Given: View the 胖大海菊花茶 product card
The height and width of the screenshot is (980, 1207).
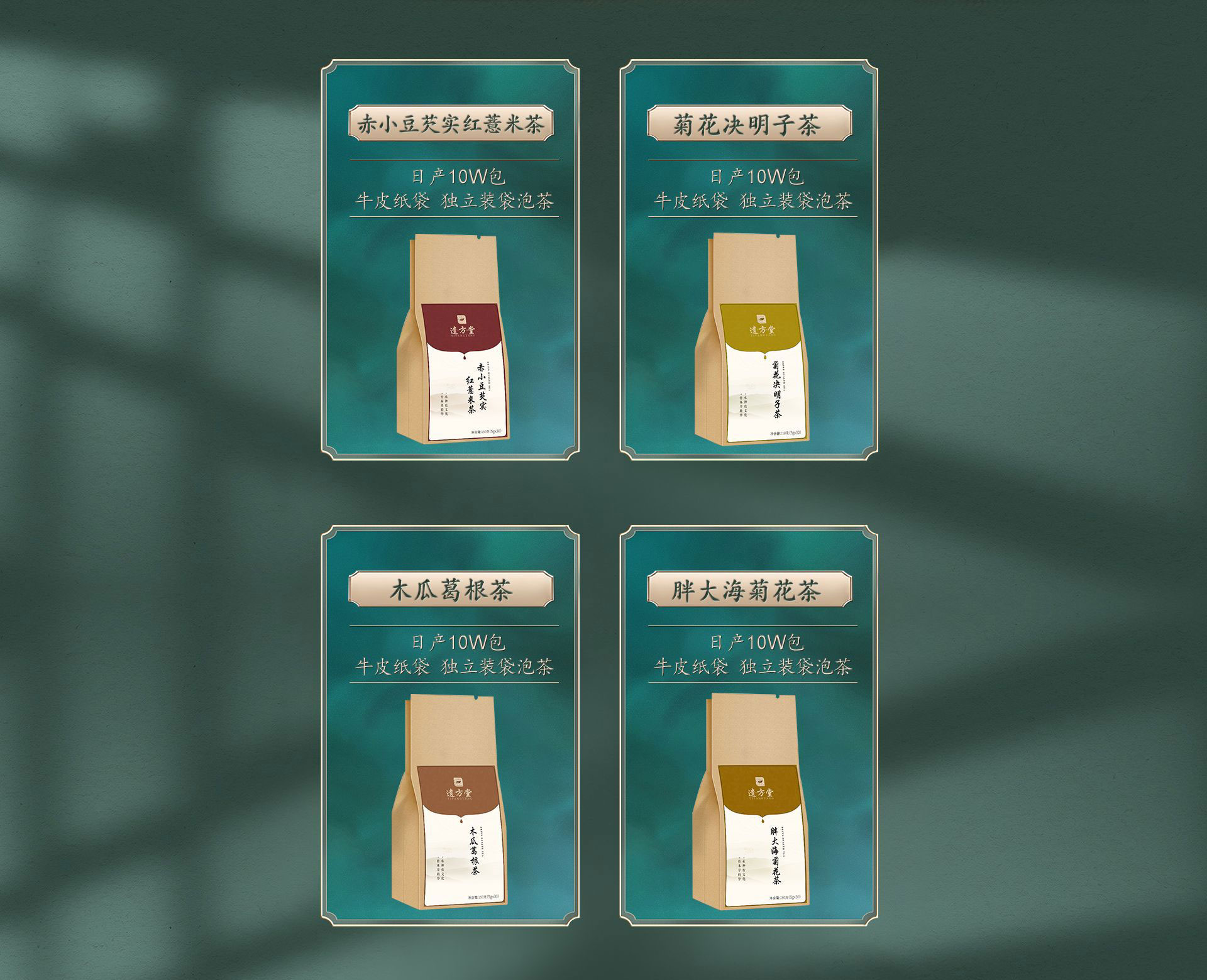Looking at the screenshot, I should click(749, 725).
